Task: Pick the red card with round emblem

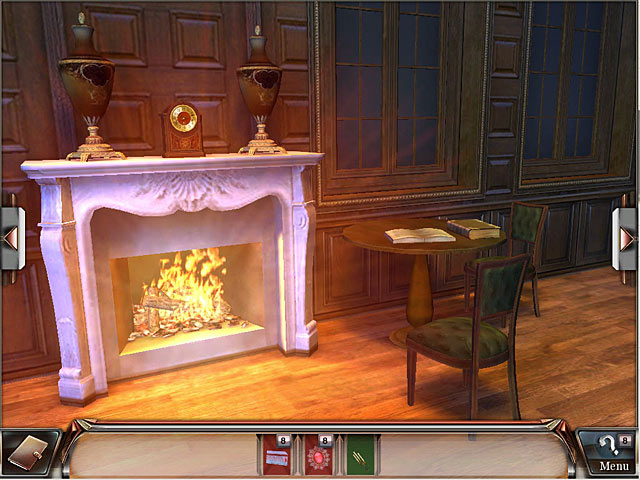Action: 320,455
